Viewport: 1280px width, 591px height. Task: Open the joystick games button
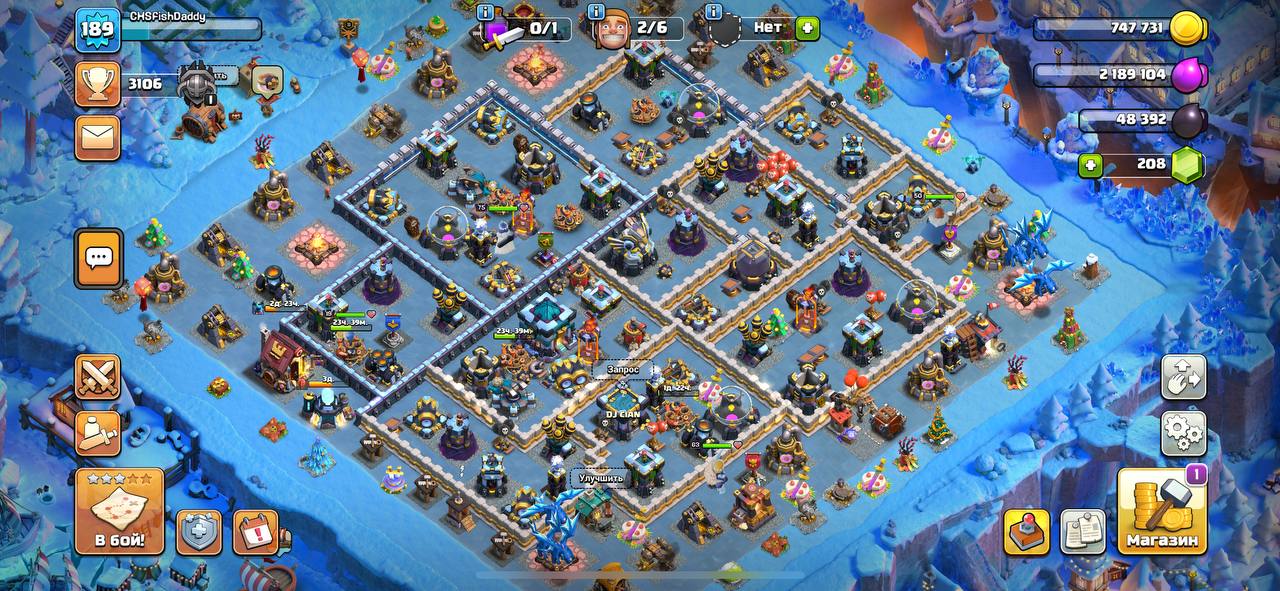(x=1027, y=532)
